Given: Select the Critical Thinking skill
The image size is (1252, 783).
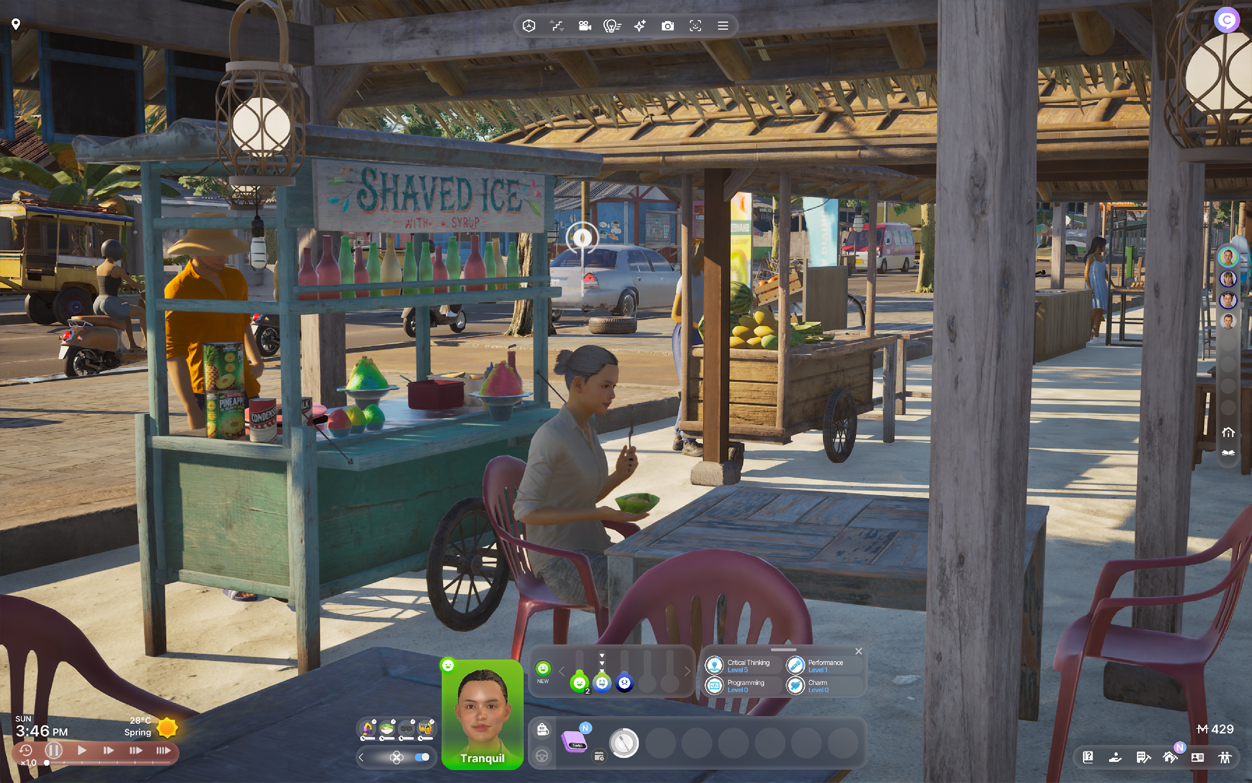Looking at the screenshot, I should pyautogui.click(x=740, y=665).
